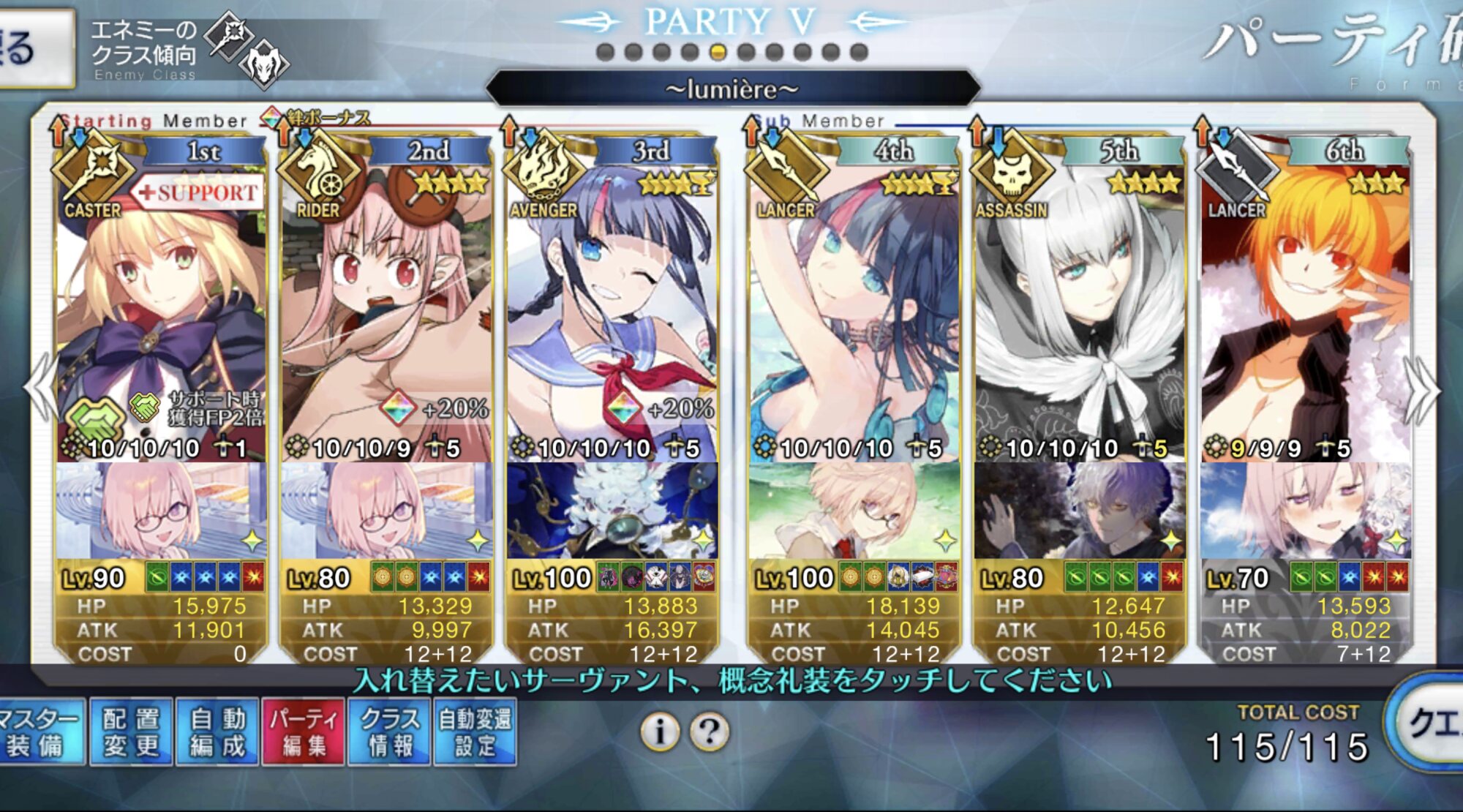Tap the Avenger's blue craft essence artwork

pyautogui.click(x=612, y=511)
